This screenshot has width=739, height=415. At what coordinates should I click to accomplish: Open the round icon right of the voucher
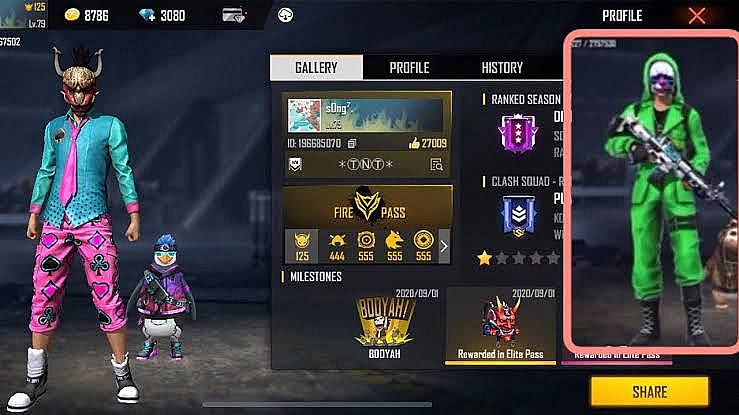point(285,16)
